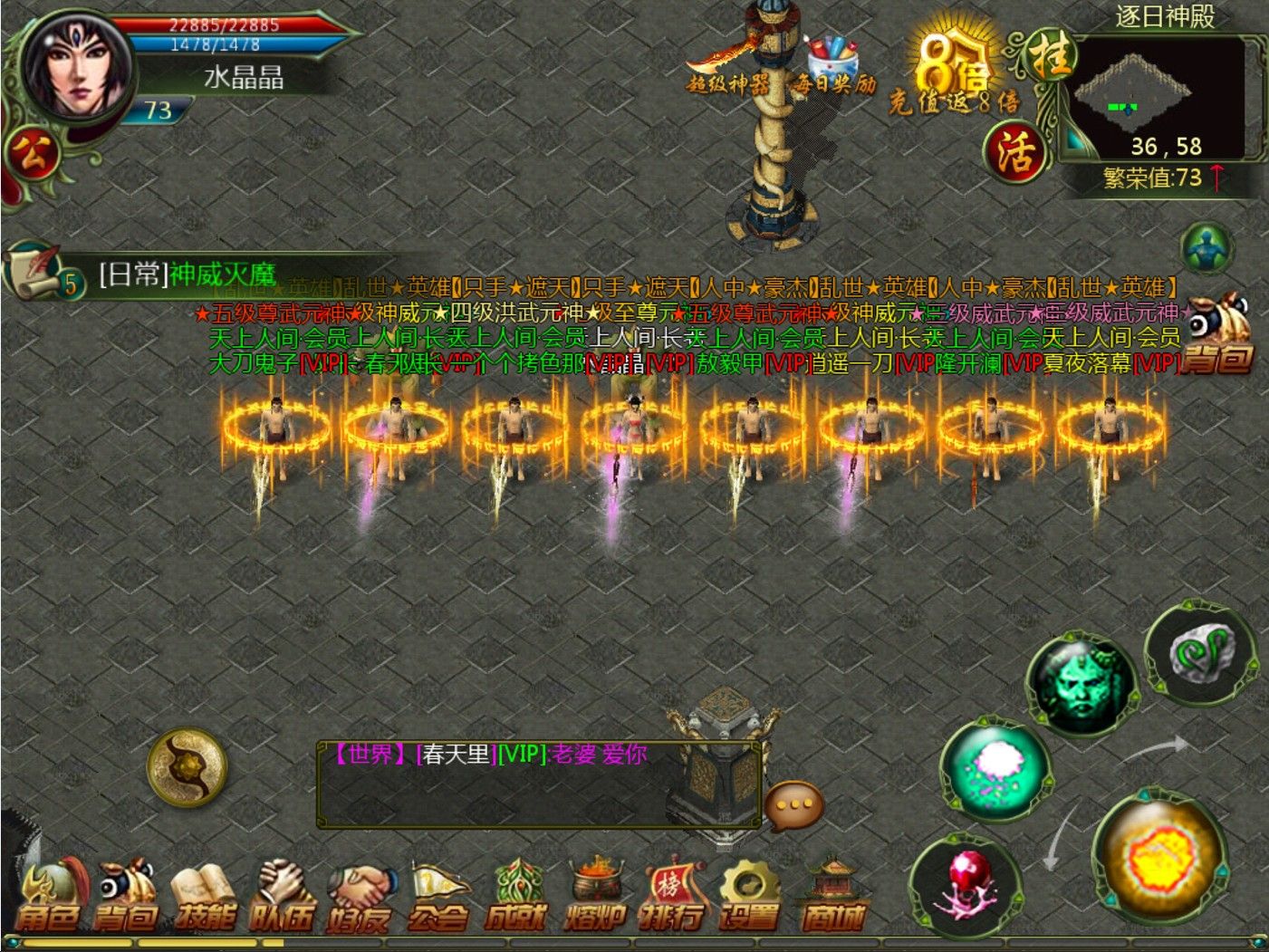Claim the 每日奖励 daily reward

833,67
